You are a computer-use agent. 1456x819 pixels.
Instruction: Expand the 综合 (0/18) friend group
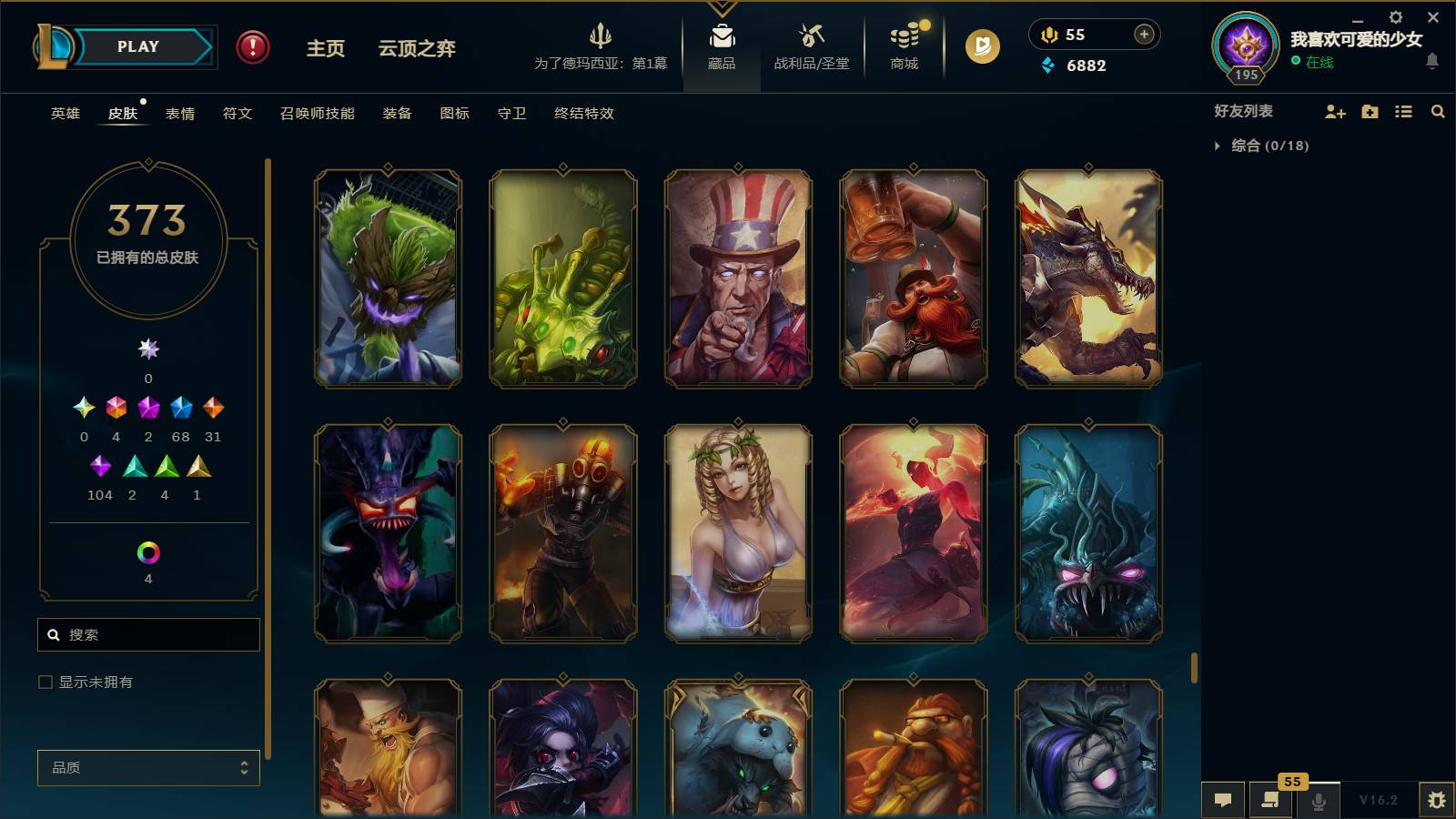coord(1218,144)
